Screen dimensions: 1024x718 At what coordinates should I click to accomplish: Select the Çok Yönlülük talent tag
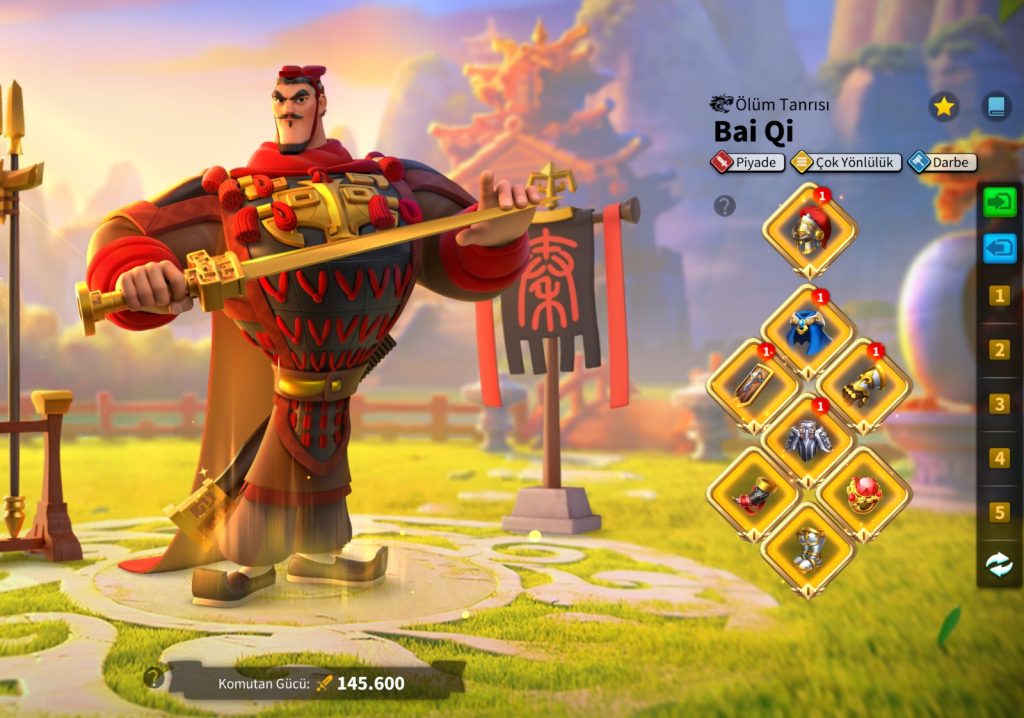846,162
